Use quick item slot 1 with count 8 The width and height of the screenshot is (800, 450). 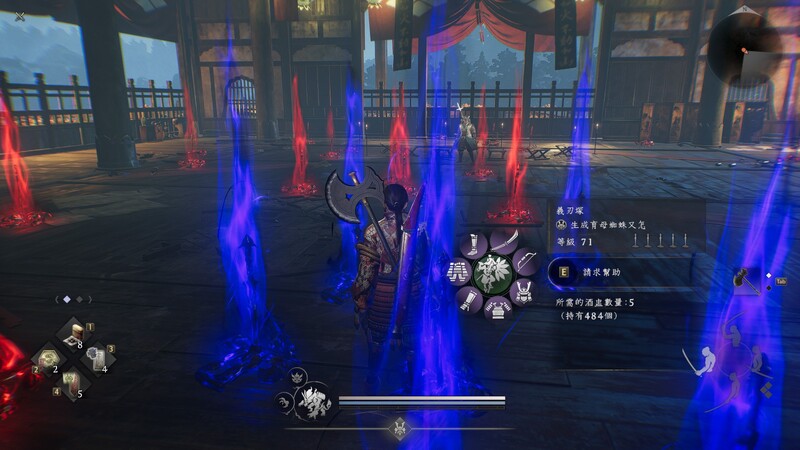tap(74, 335)
